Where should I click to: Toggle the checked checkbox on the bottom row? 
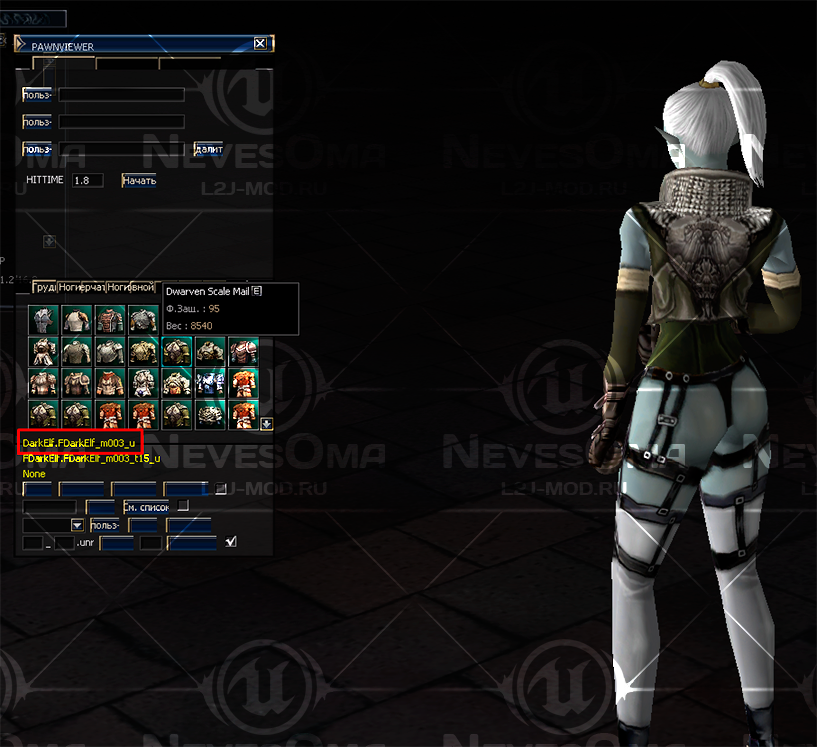tap(232, 542)
